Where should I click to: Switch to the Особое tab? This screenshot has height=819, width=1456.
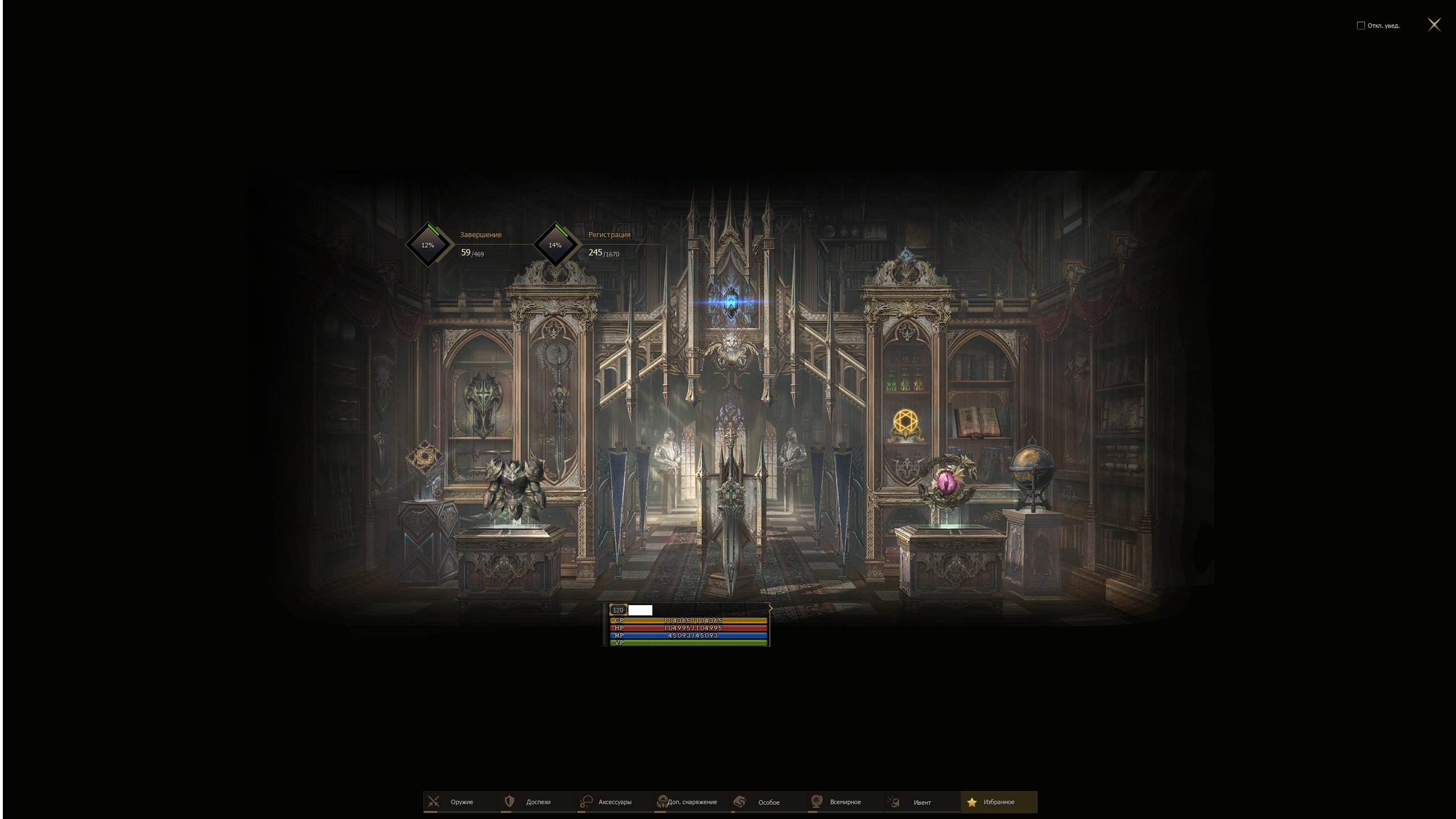[x=768, y=802]
